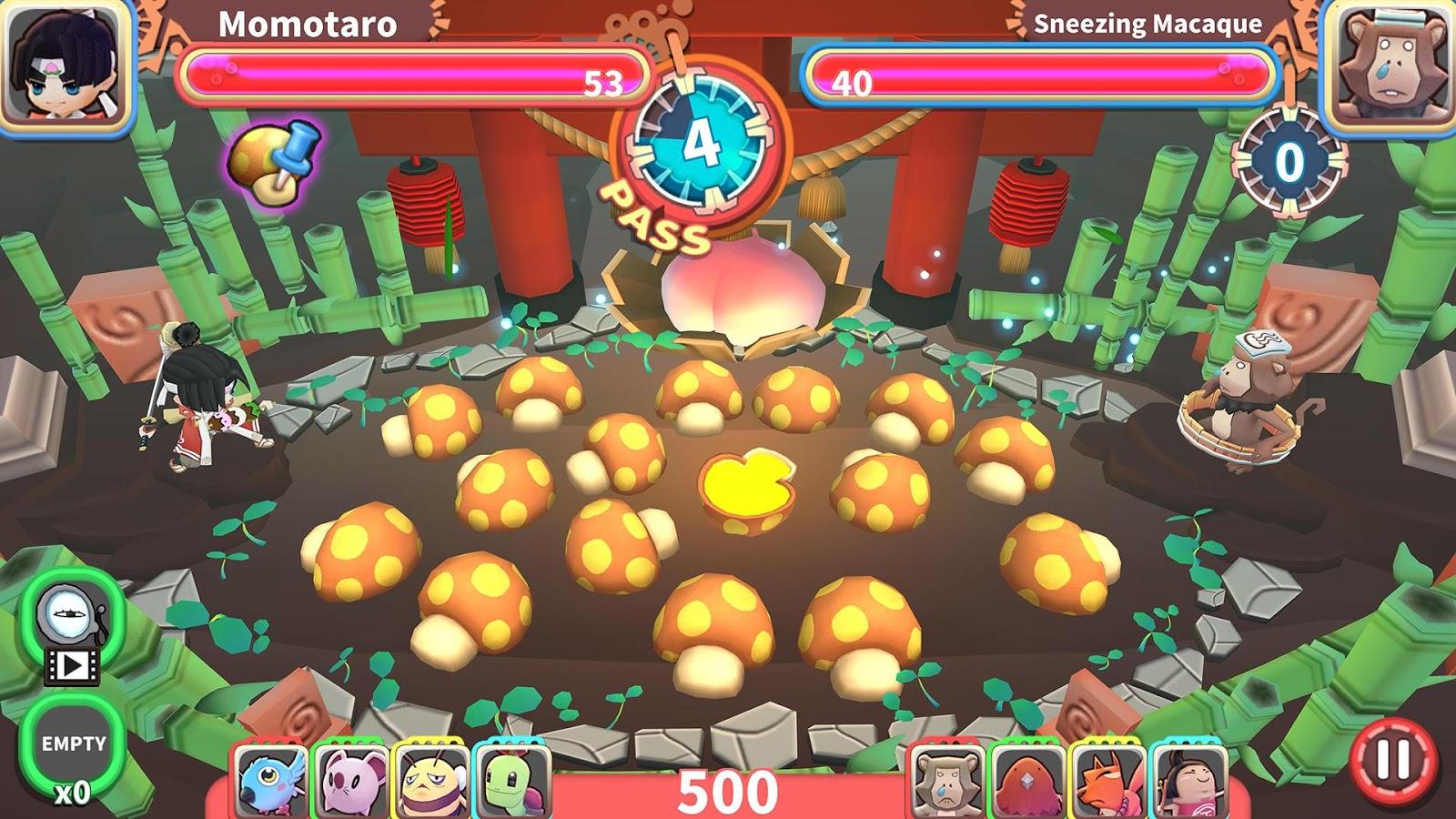Select the orange fox enemy portrait
1456x819 pixels.
pos(1107,781)
